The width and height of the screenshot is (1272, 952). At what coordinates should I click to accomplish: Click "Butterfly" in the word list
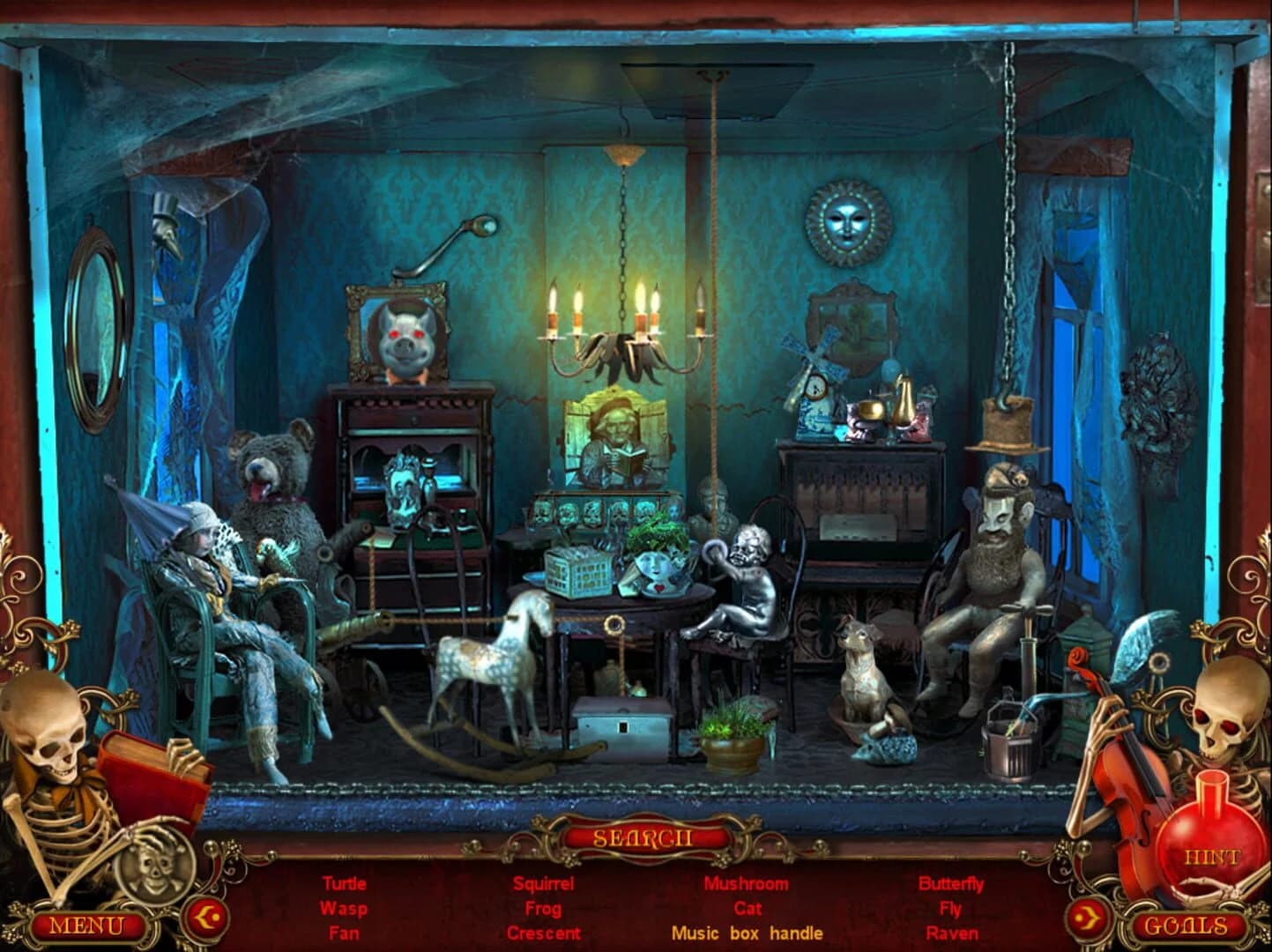952,883
